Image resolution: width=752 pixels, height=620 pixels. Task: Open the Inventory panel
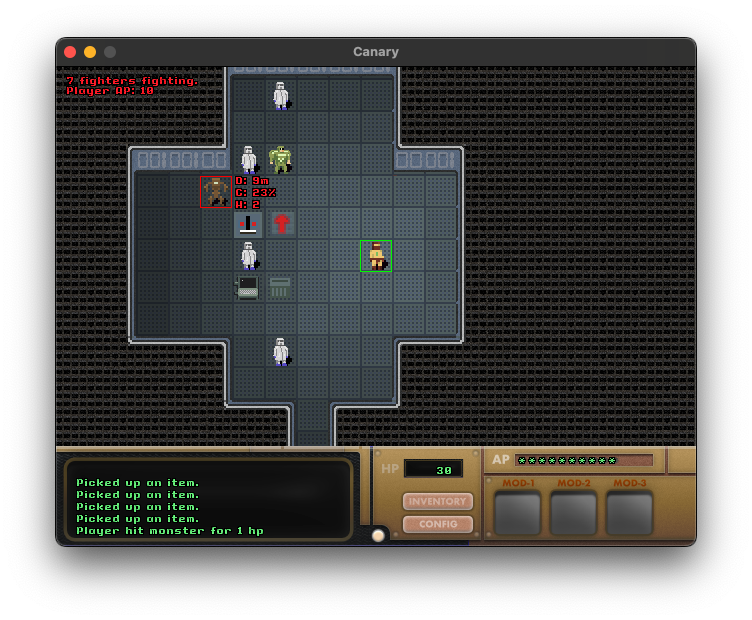pos(438,501)
